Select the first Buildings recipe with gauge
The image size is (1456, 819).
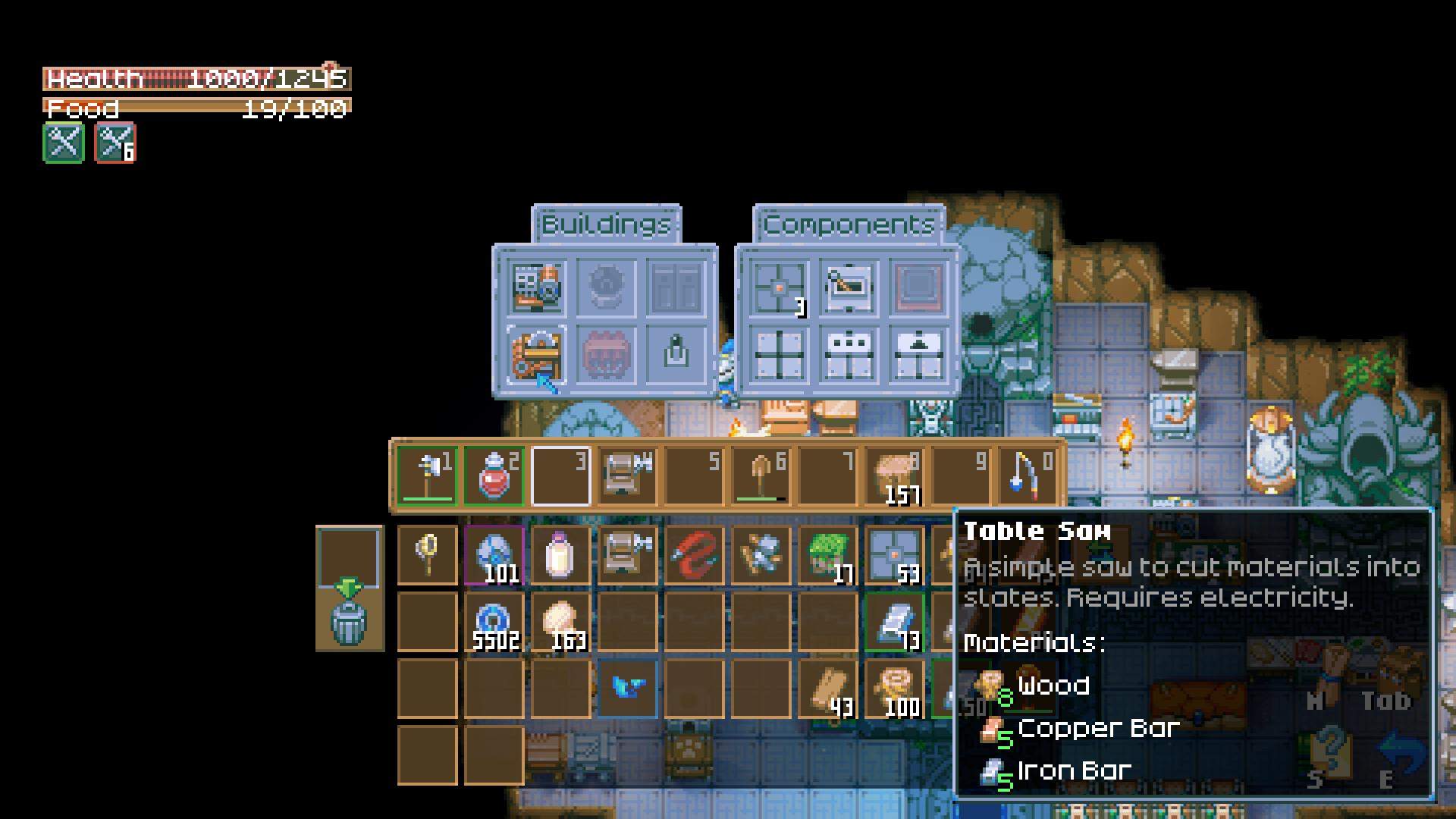pyautogui.click(x=537, y=287)
